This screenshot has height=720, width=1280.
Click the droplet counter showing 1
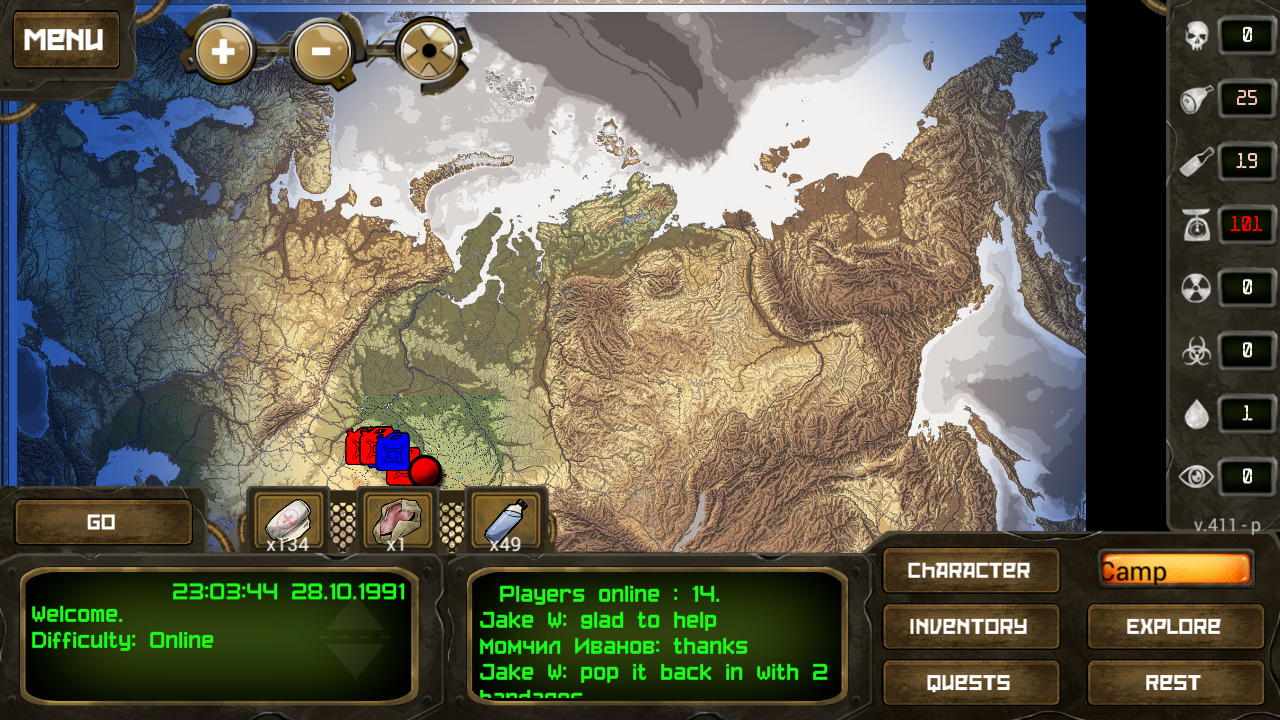(1196, 414)
